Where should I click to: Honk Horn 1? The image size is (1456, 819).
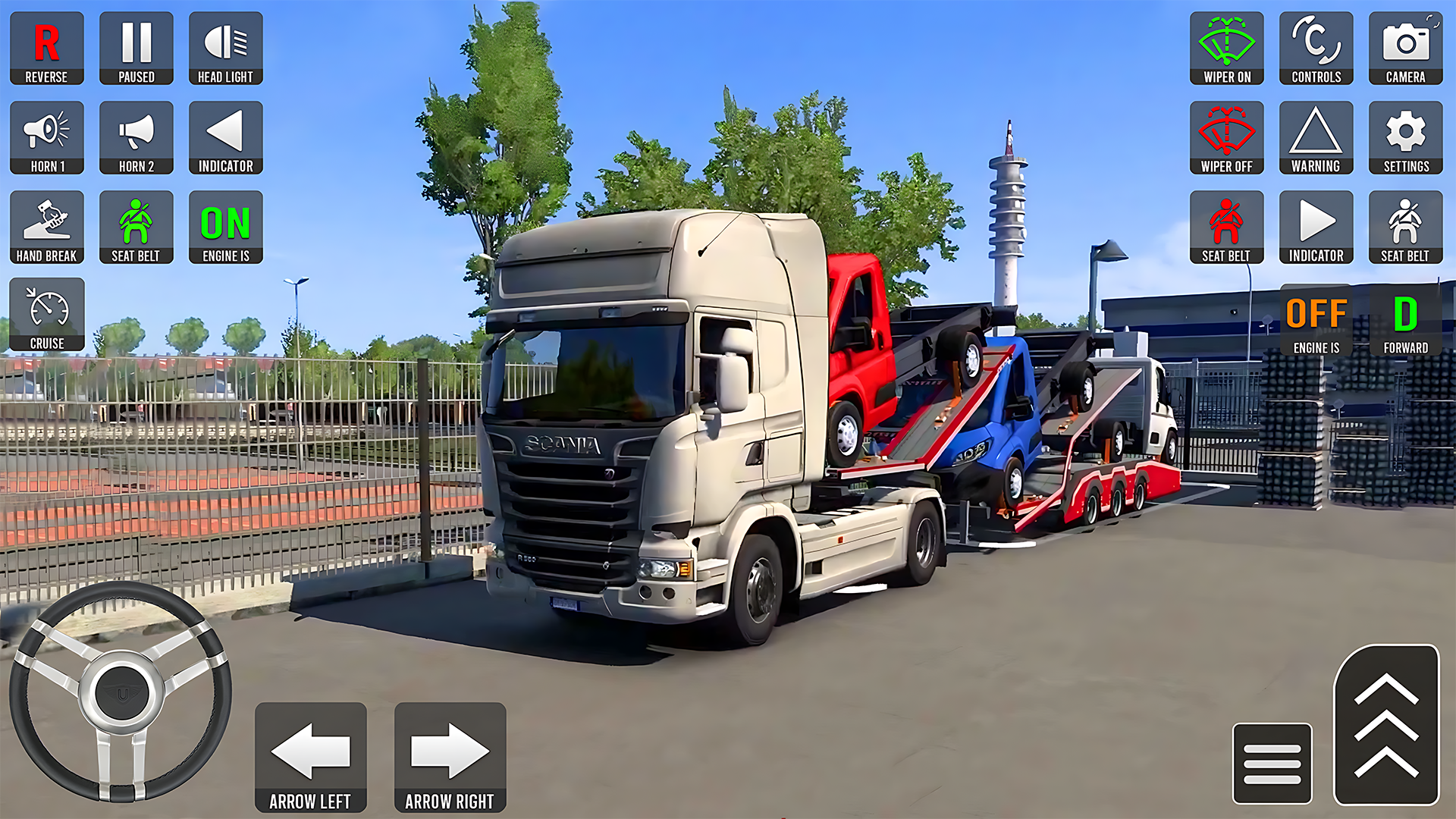click(46, 136)
